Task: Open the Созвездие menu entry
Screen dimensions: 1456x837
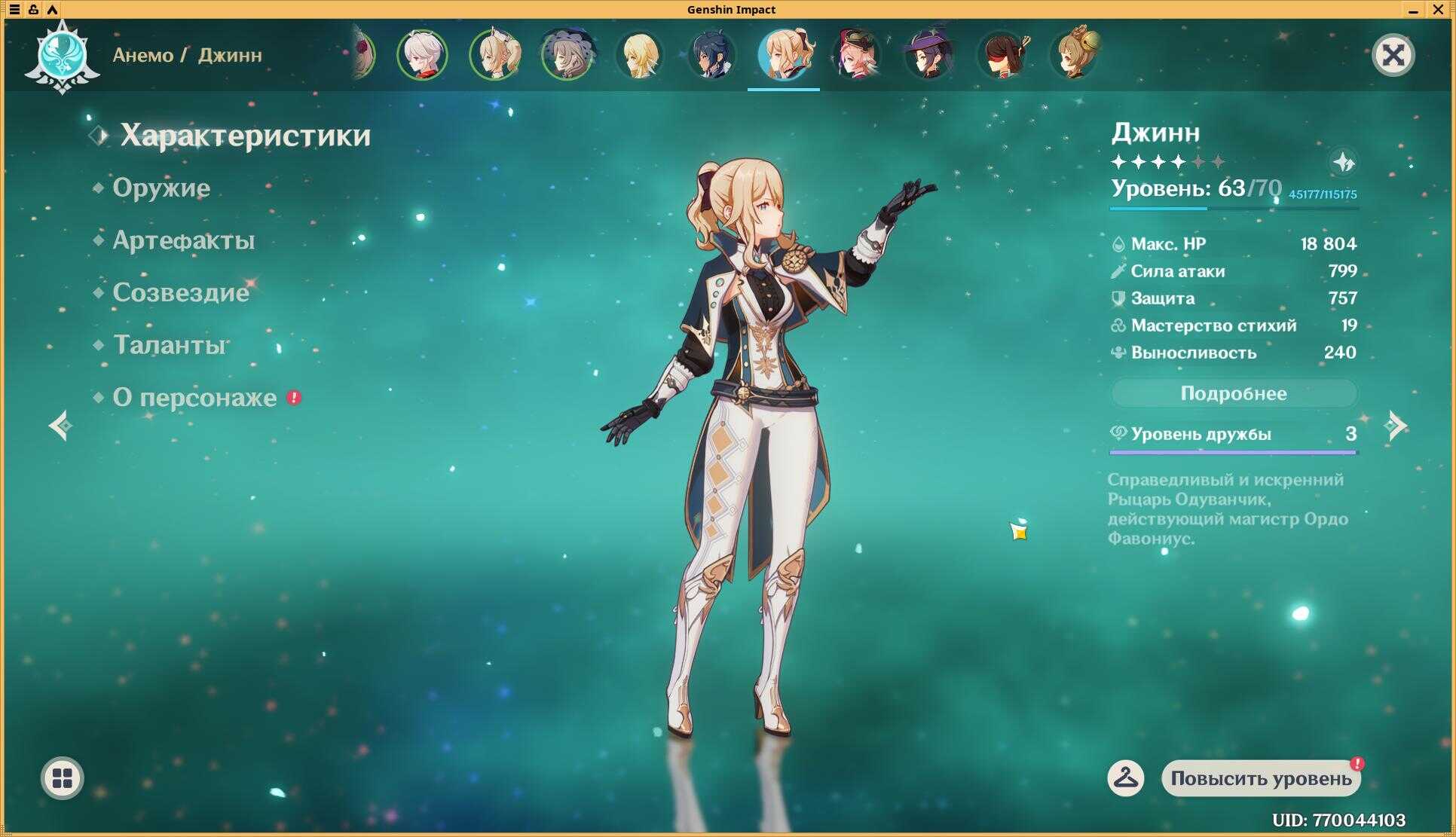Action: (181, 292)
